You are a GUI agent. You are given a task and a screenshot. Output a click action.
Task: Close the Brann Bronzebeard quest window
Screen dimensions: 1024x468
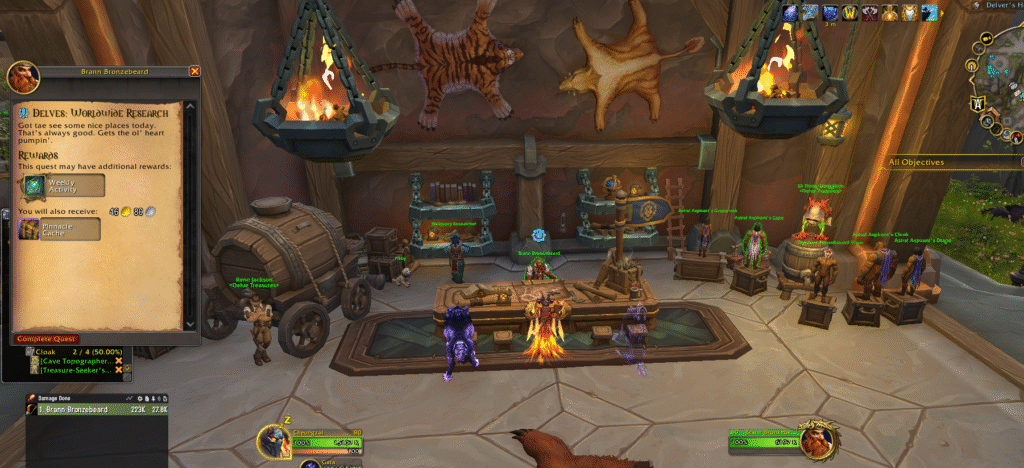(x=194, y=72)
